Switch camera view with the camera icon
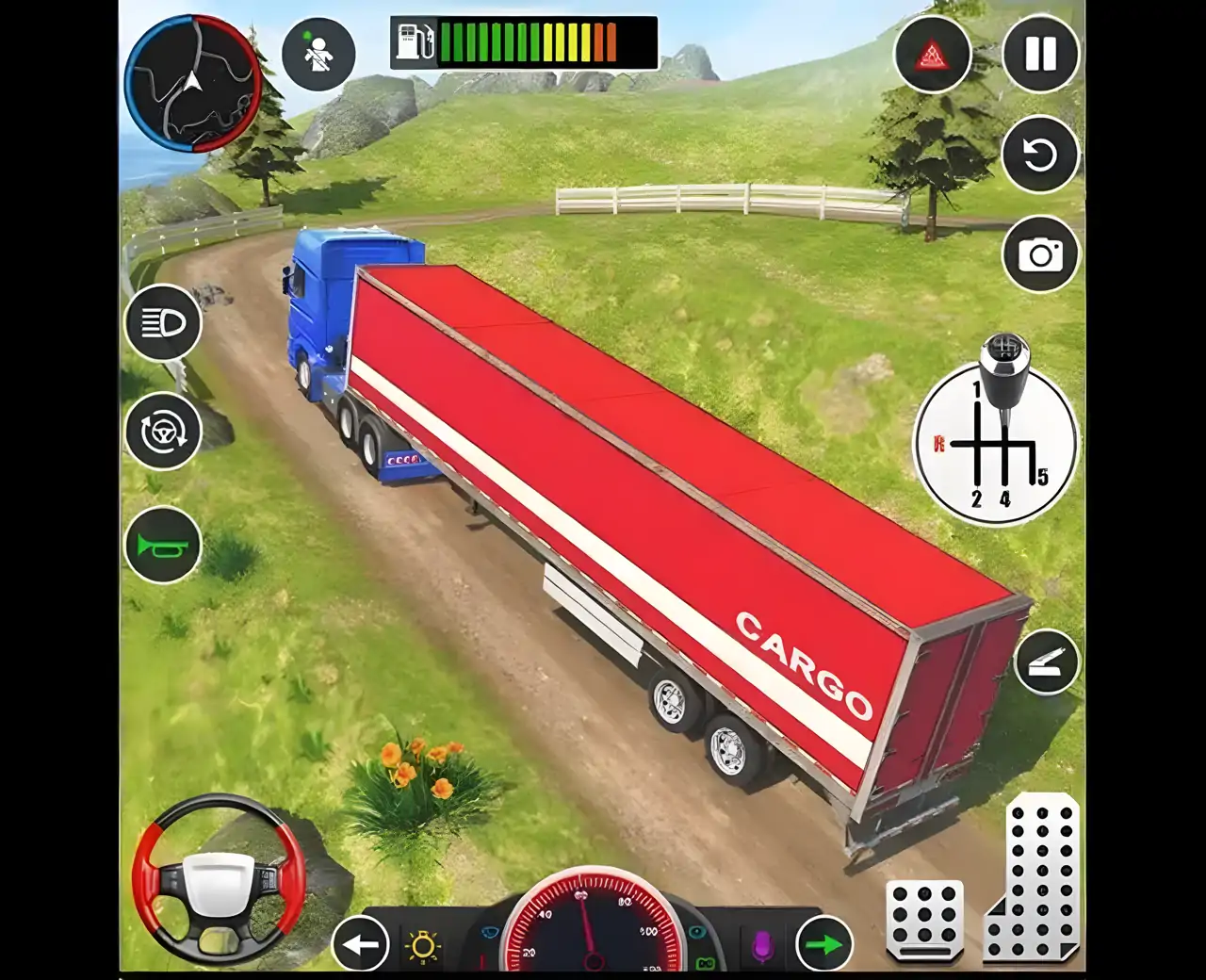 point(1040,253)
